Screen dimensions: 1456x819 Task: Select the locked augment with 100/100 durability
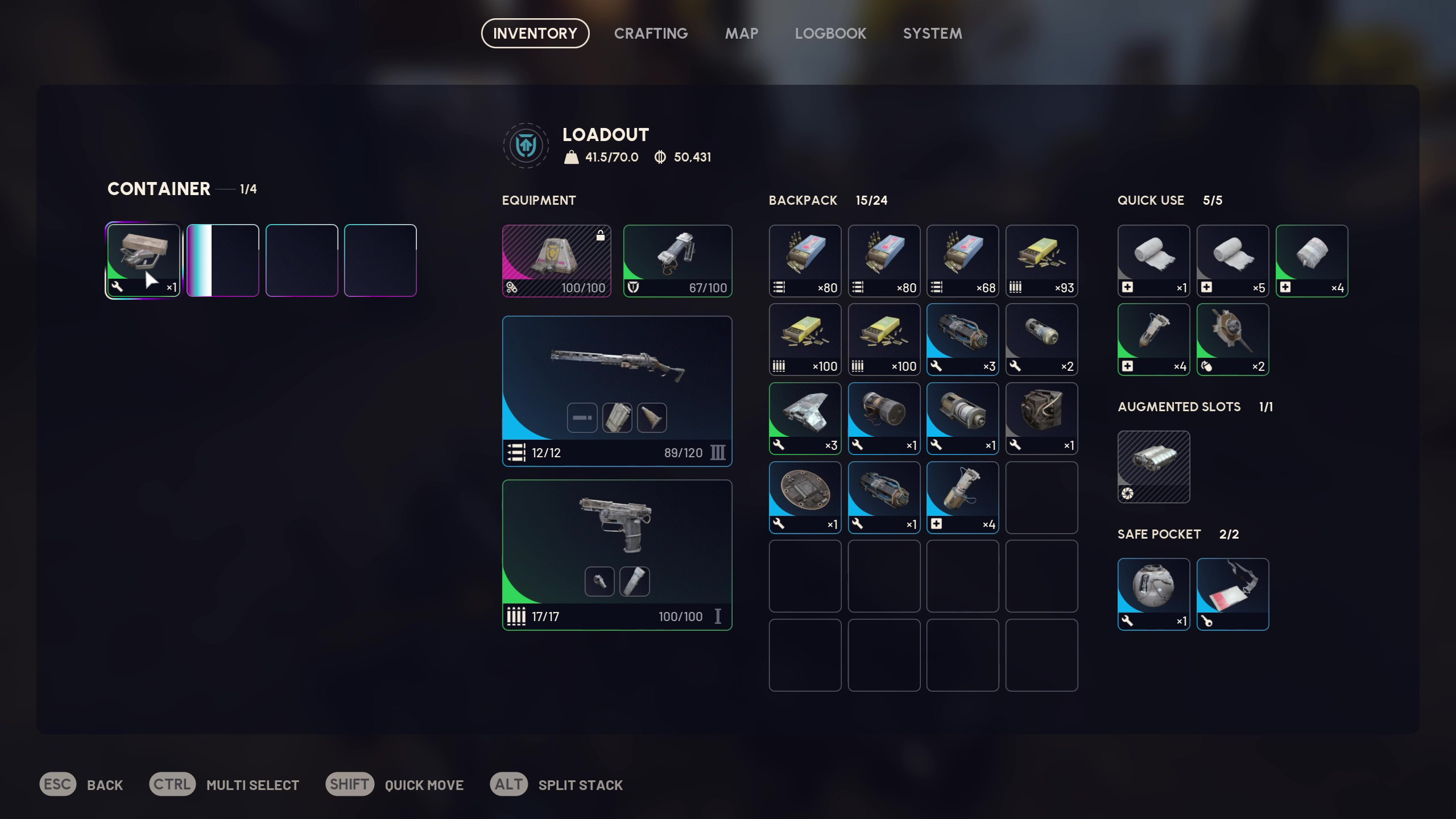click(556, 260)
